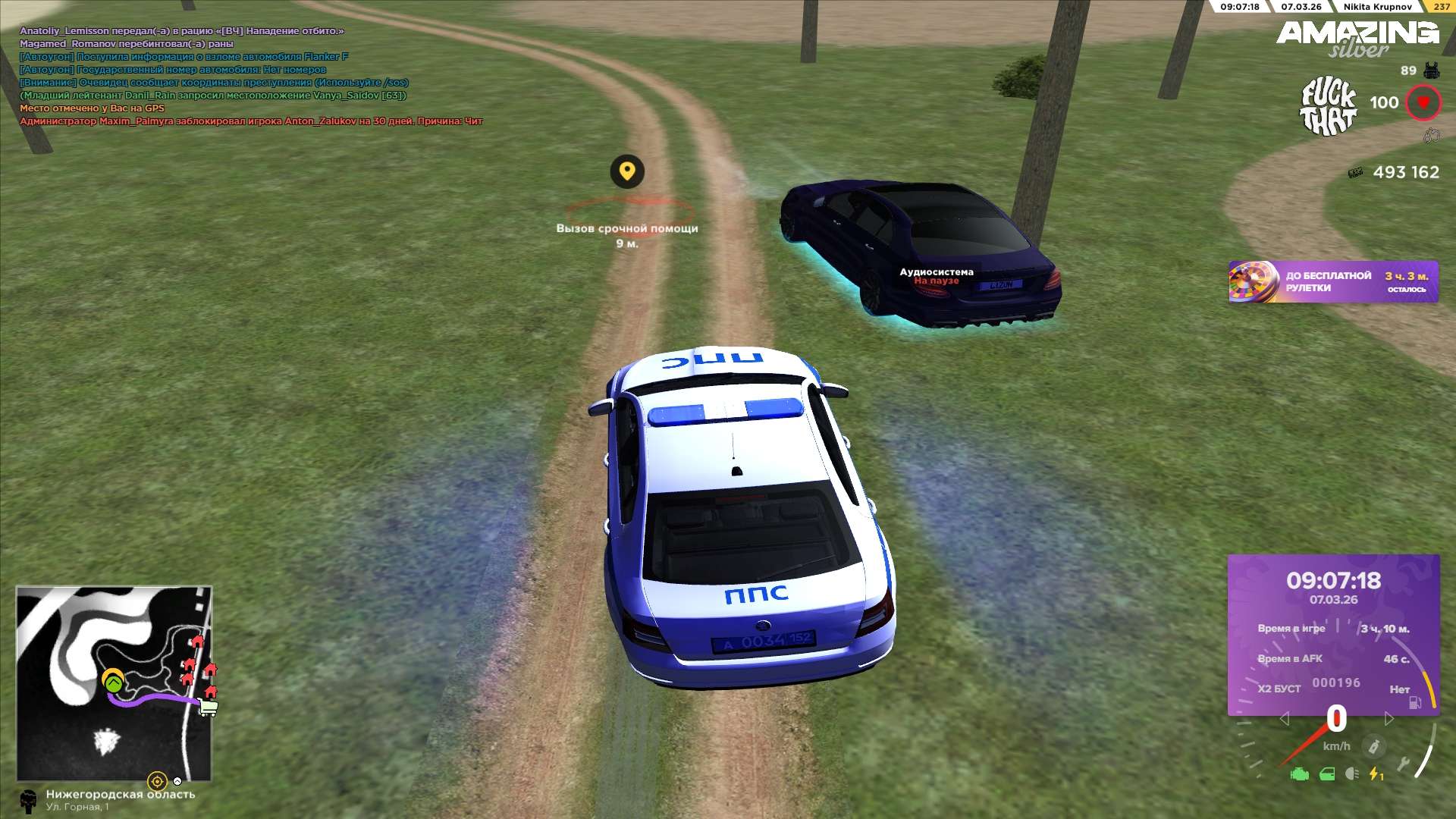Toggle the green car door lock indicator
Image resolution: width=1456 pixels, height=819 pixels.
point(1327,774)
